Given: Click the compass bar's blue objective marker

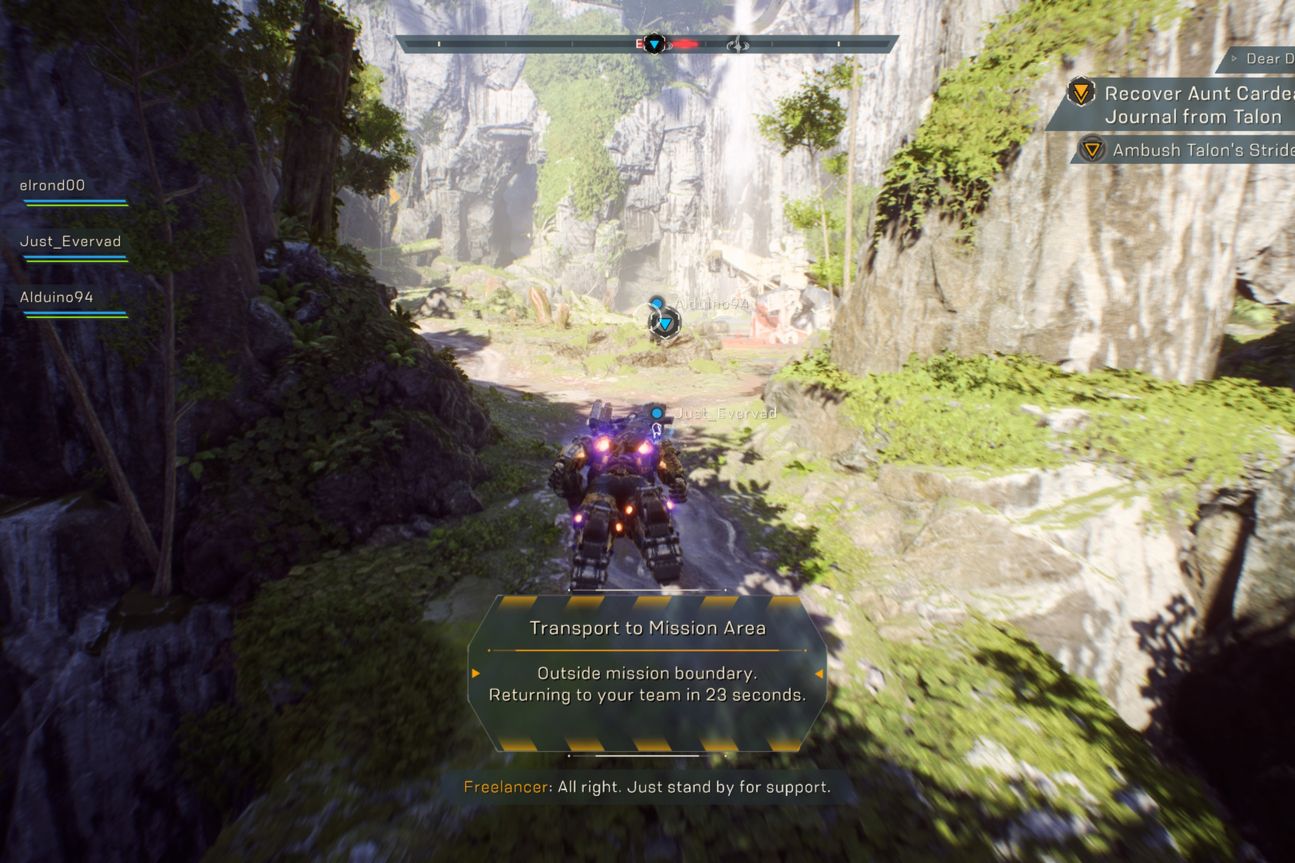Looking at the screenshot, I should tap(654, 44).
